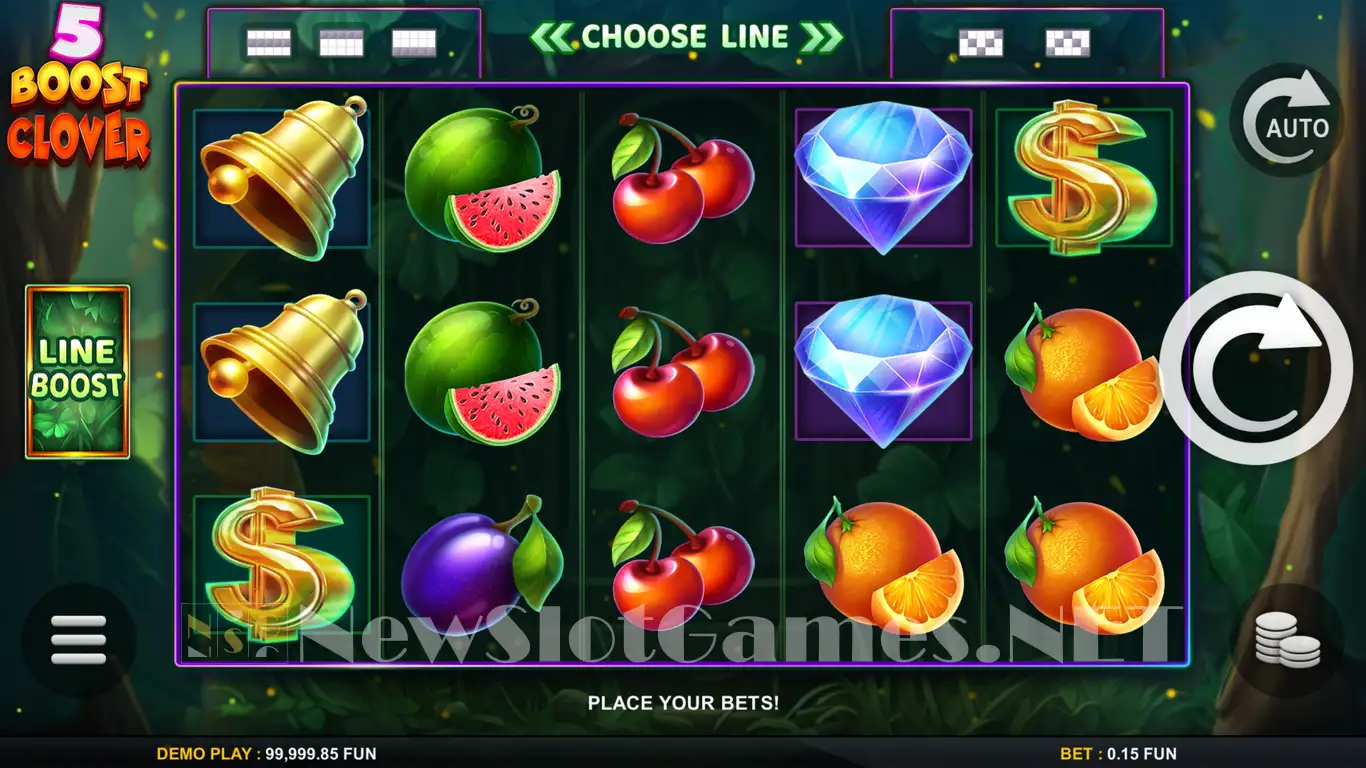Image resolution: width=1366 pixels, height=768 pixels.
Task: Open the hamburger menu
Action: [x=78, y=640]
